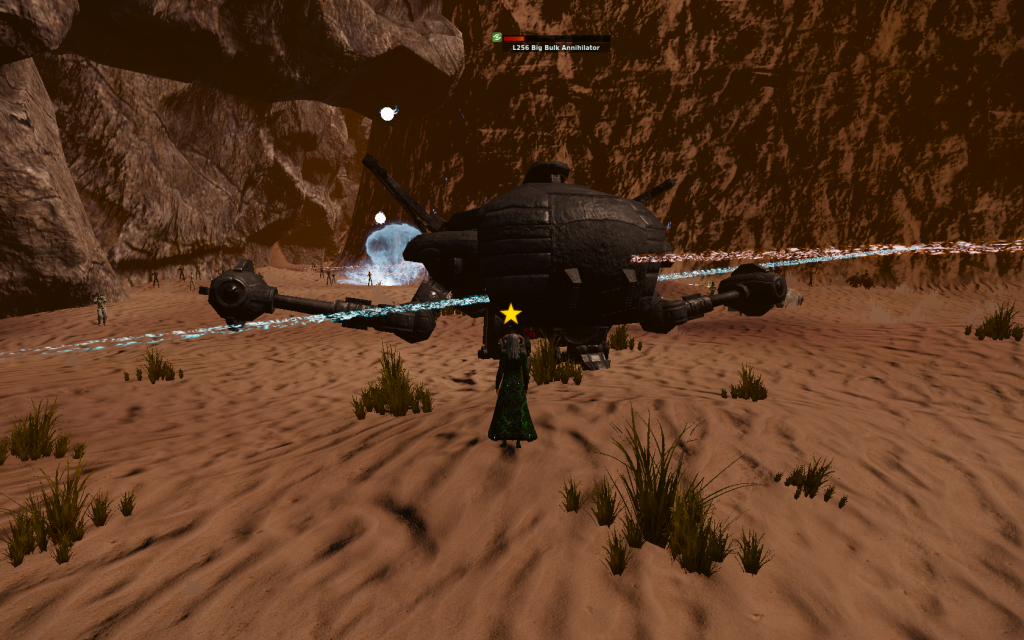This screenshot has width=1024, height=640.
Task: Select the L256 Big Bulk Annihilator nameplate
Action: click(x=555, y=47)
